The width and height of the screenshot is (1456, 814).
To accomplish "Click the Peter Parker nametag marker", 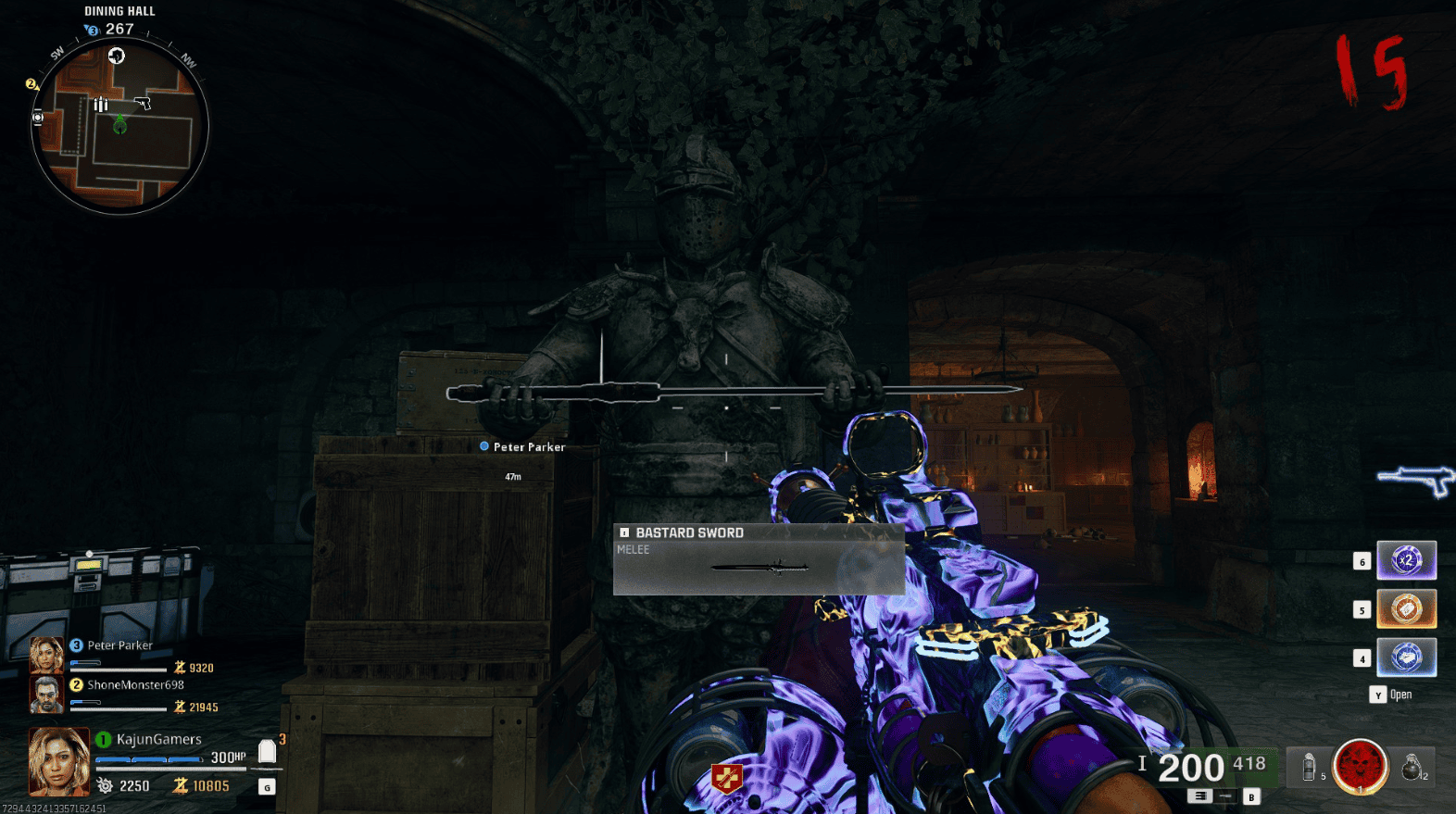I will pyautogui.click(x=521, y=446).
